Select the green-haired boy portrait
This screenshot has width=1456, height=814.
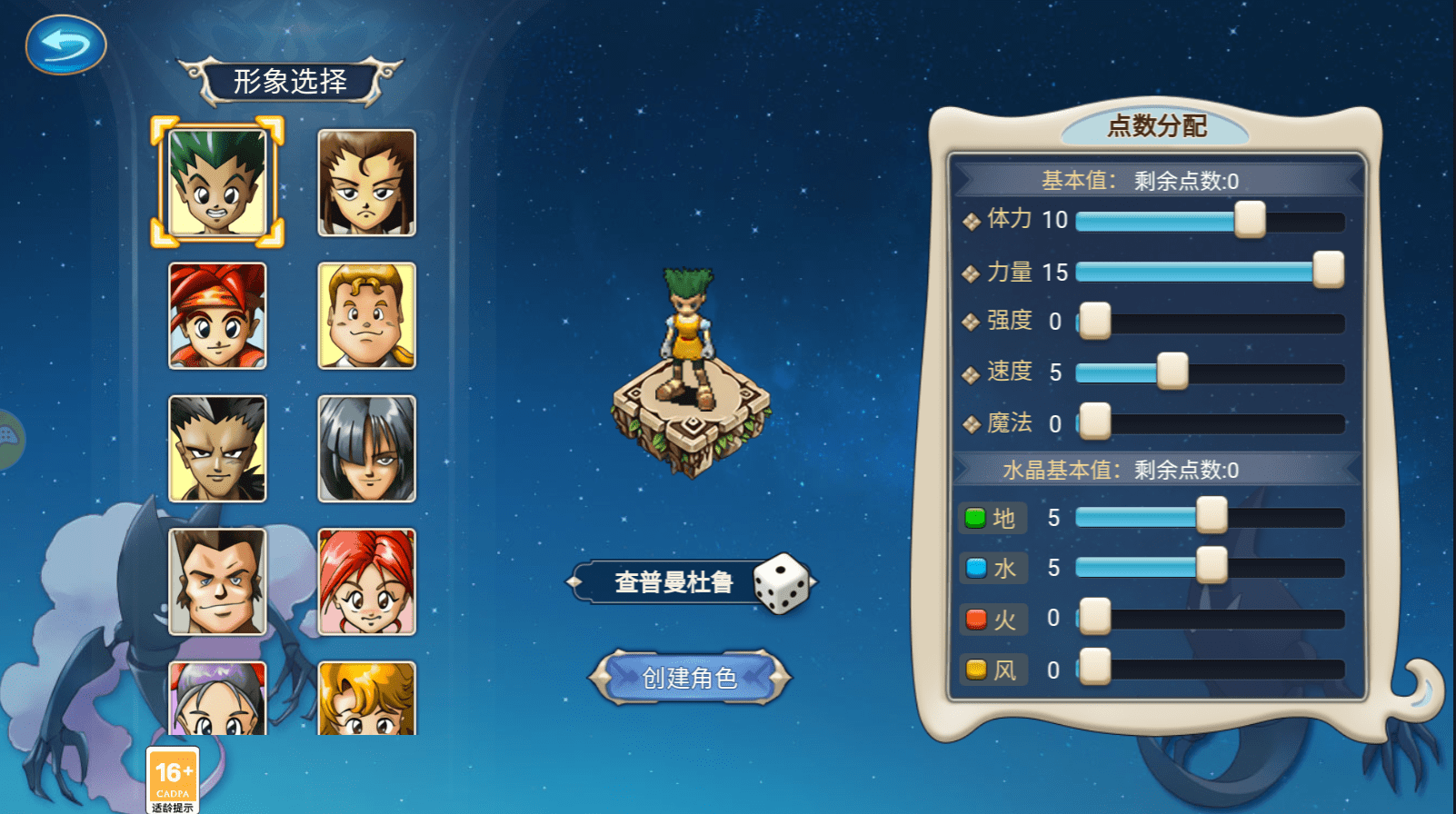pos(218,182)
